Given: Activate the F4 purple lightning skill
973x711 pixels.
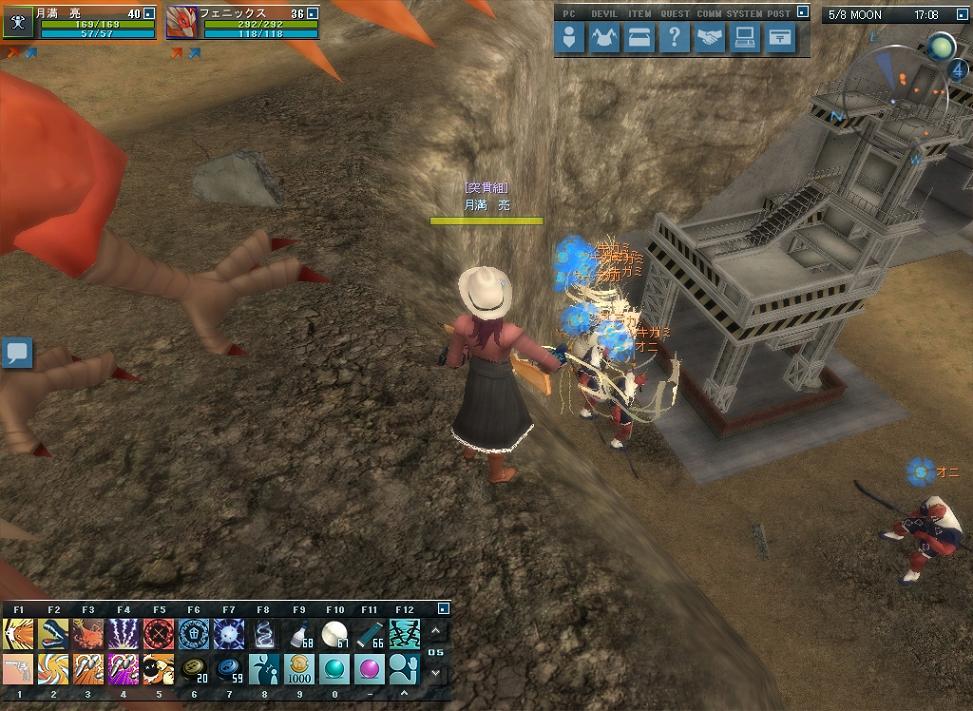Looking at the screenshot, I should click(x=123, y=633).
